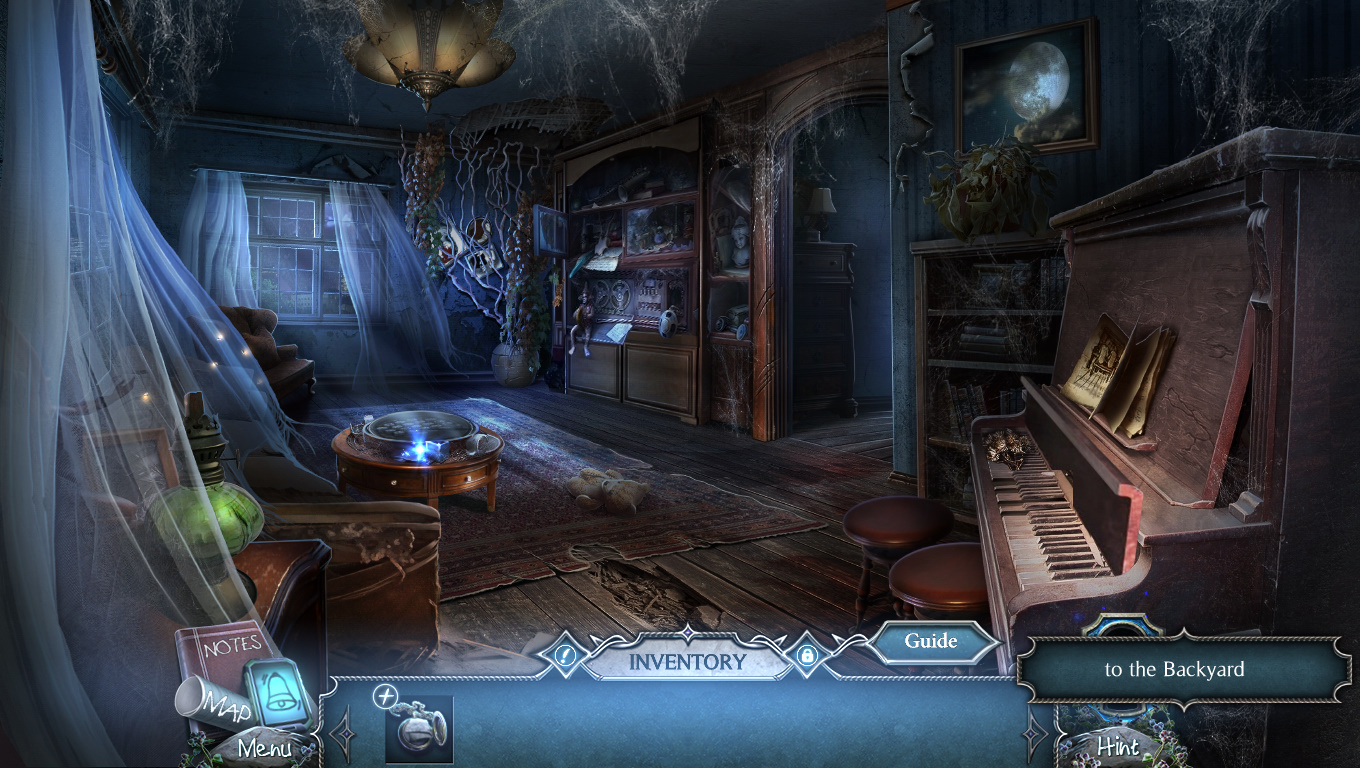Inspect item using the plus magnifier badge
The image size is (1360, 768).
coord(385,697)
